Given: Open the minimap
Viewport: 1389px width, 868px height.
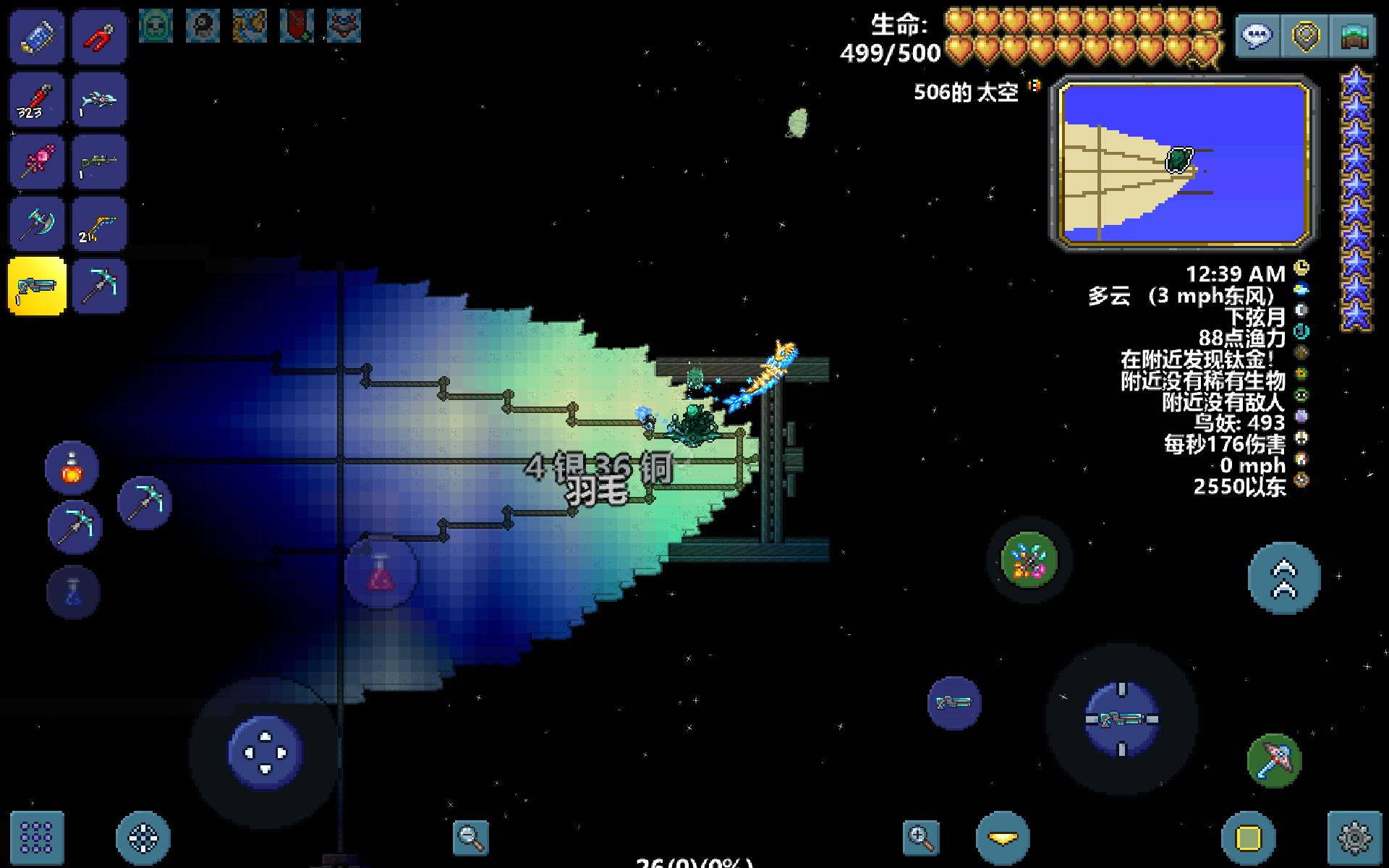Looking at the screenshot, I should (1184, 163).
